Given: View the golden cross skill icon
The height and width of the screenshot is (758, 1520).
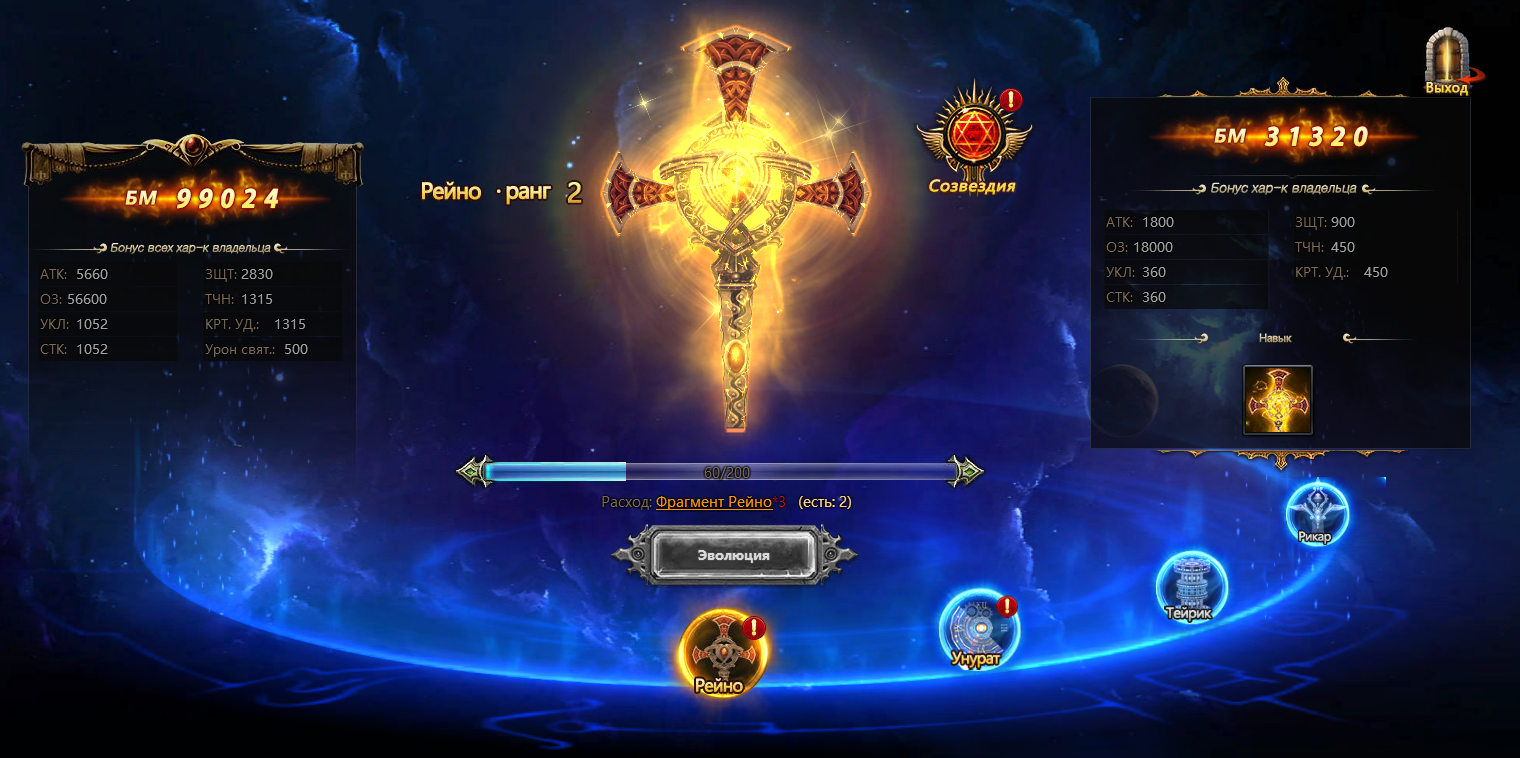Looking at the screenshot, I should click(x=1277, y=400).
